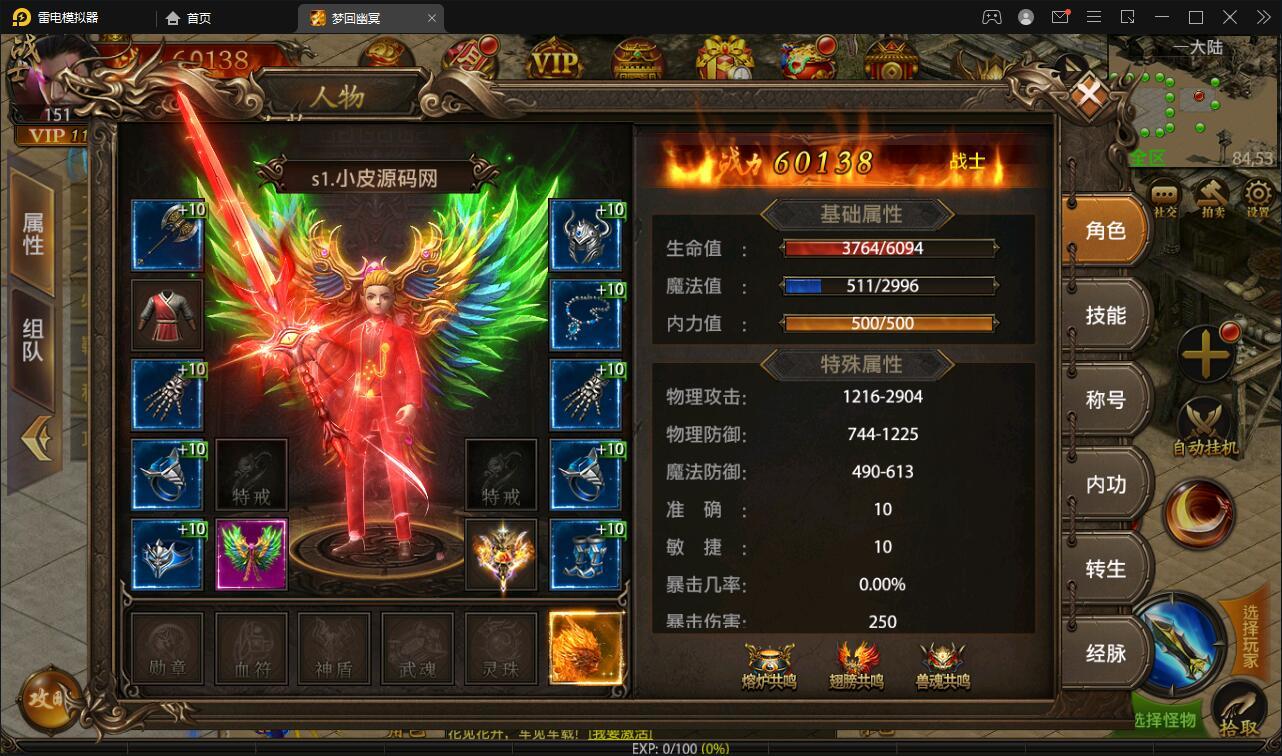Click the empty 特戒 special ring slot
The image size is (1282, 756).
250,475
